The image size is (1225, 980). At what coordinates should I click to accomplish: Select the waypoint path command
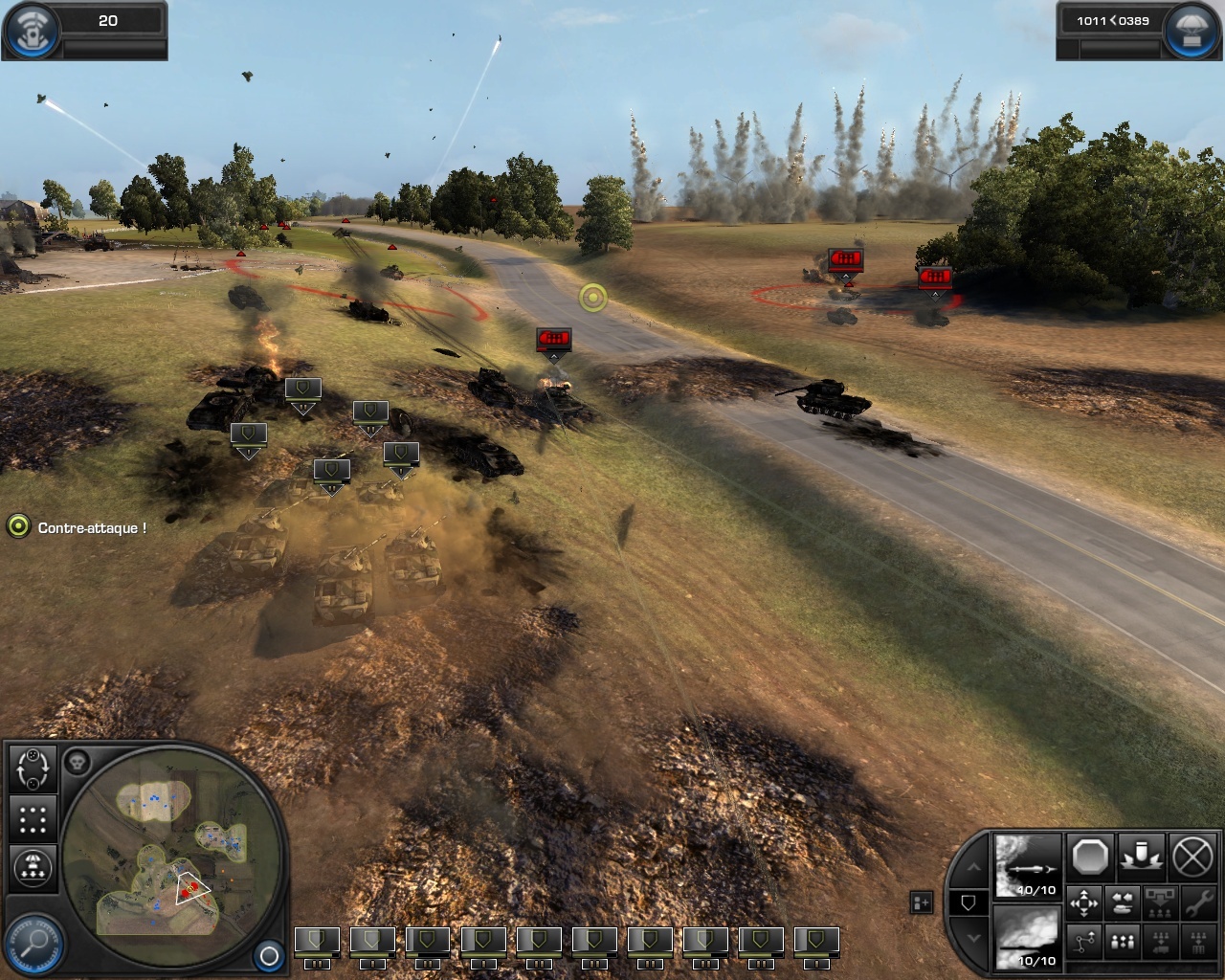pos(1084,942)
